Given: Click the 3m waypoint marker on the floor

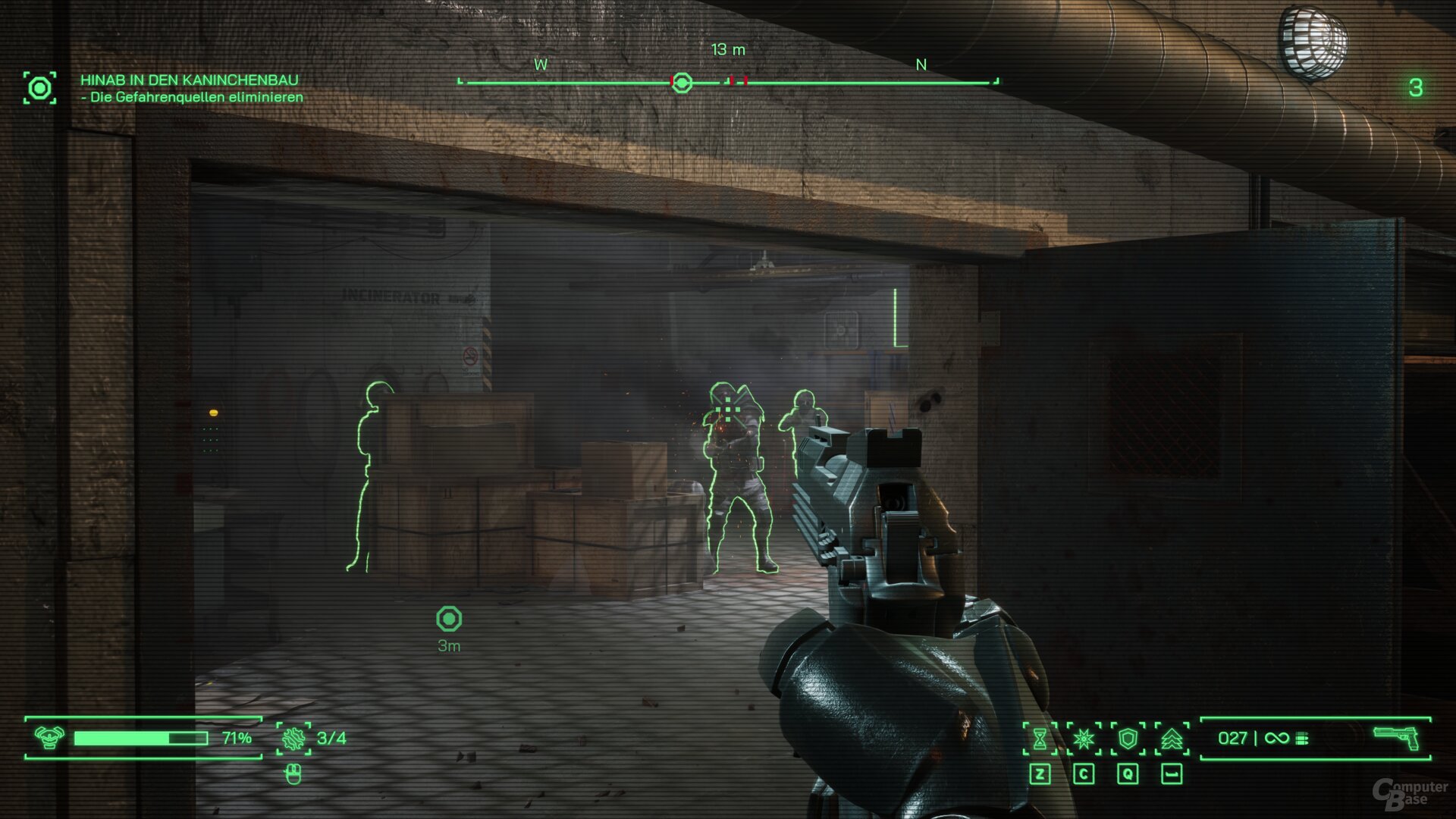Looking at the screenshot, I should pos(451,619).
